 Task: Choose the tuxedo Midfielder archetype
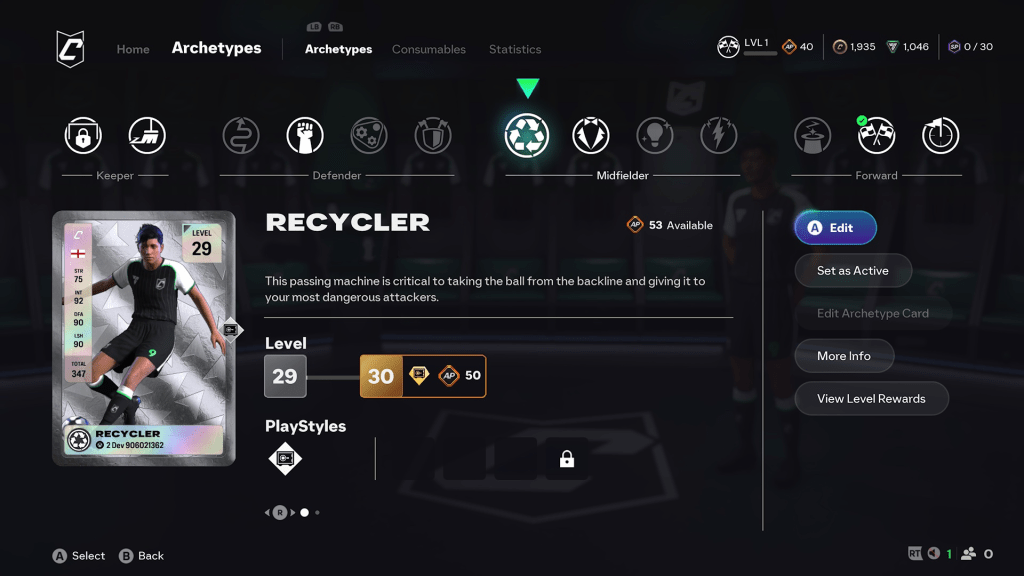pos(591,135)
